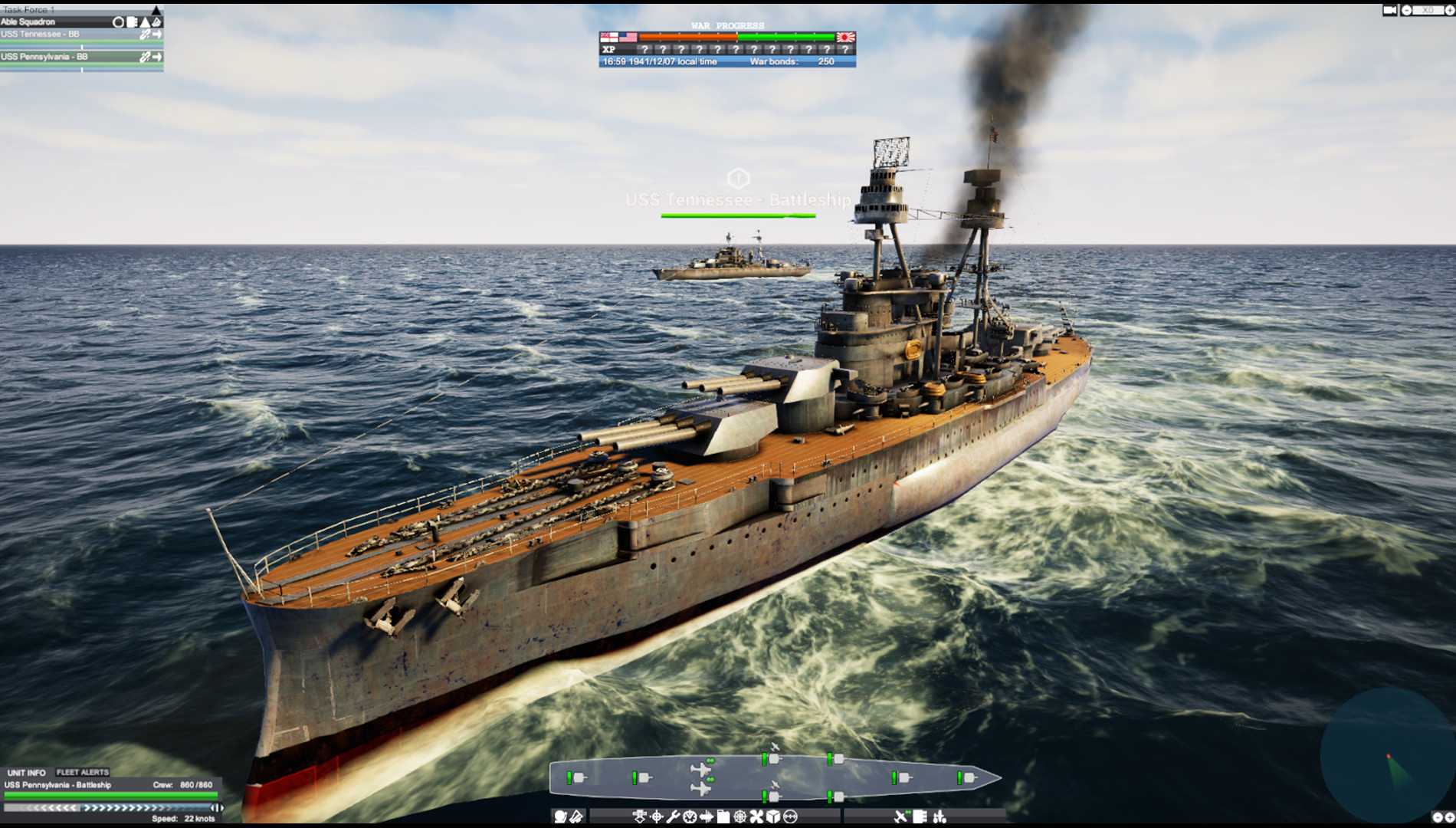The width and height of the screenshot is (1456, 828).
Task: Select the propeller icon in bottom toolbar
Action: 756,817
